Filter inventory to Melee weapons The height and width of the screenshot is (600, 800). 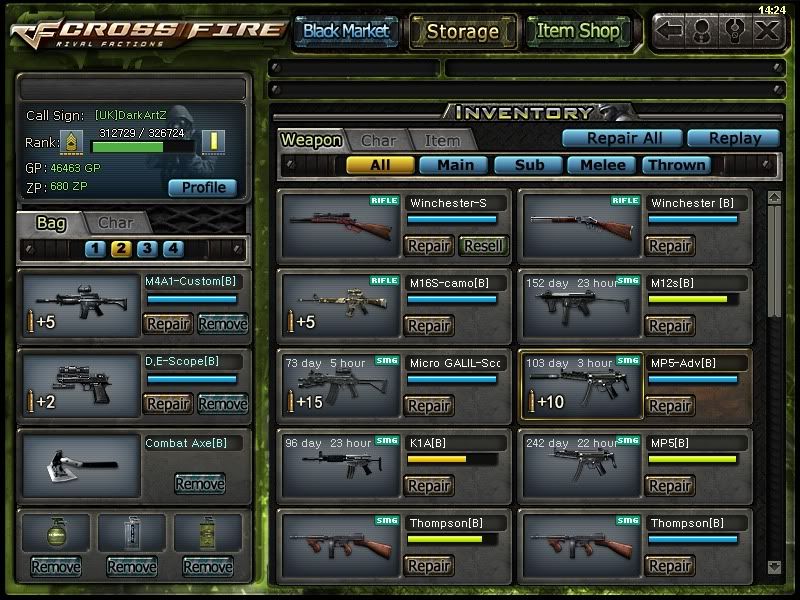coord(603,165)
